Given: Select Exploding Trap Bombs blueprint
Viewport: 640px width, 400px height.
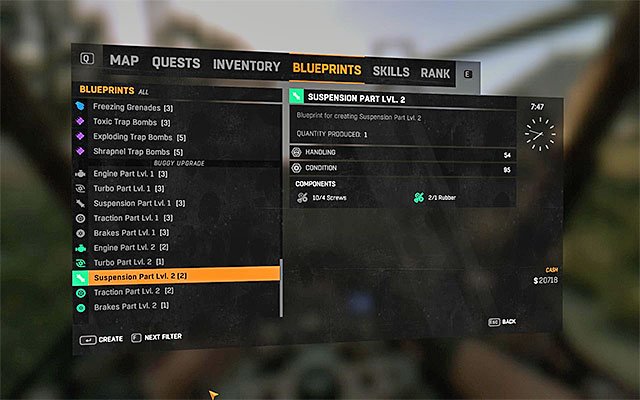Looking at the screenshot, I should pyautogui.click(x=138, y=137).
